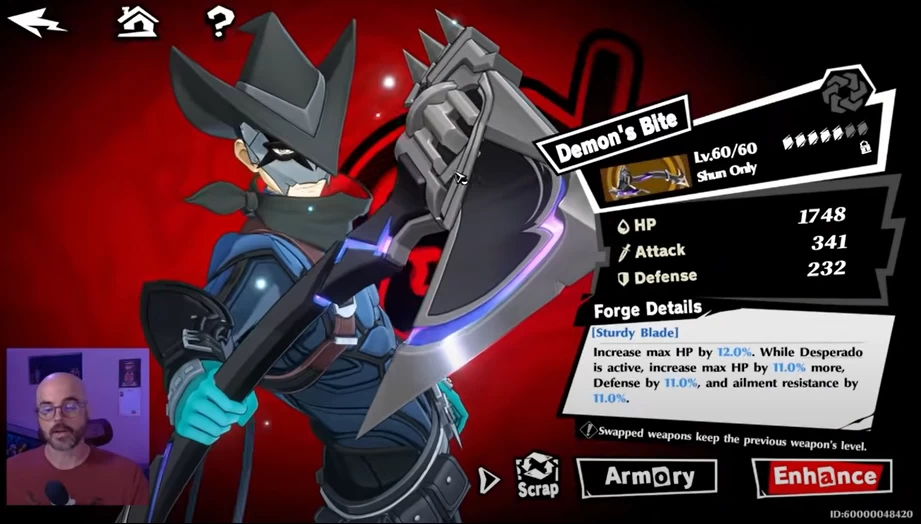
Task: Open the Scrap weapon option
Action: (537, 476)
